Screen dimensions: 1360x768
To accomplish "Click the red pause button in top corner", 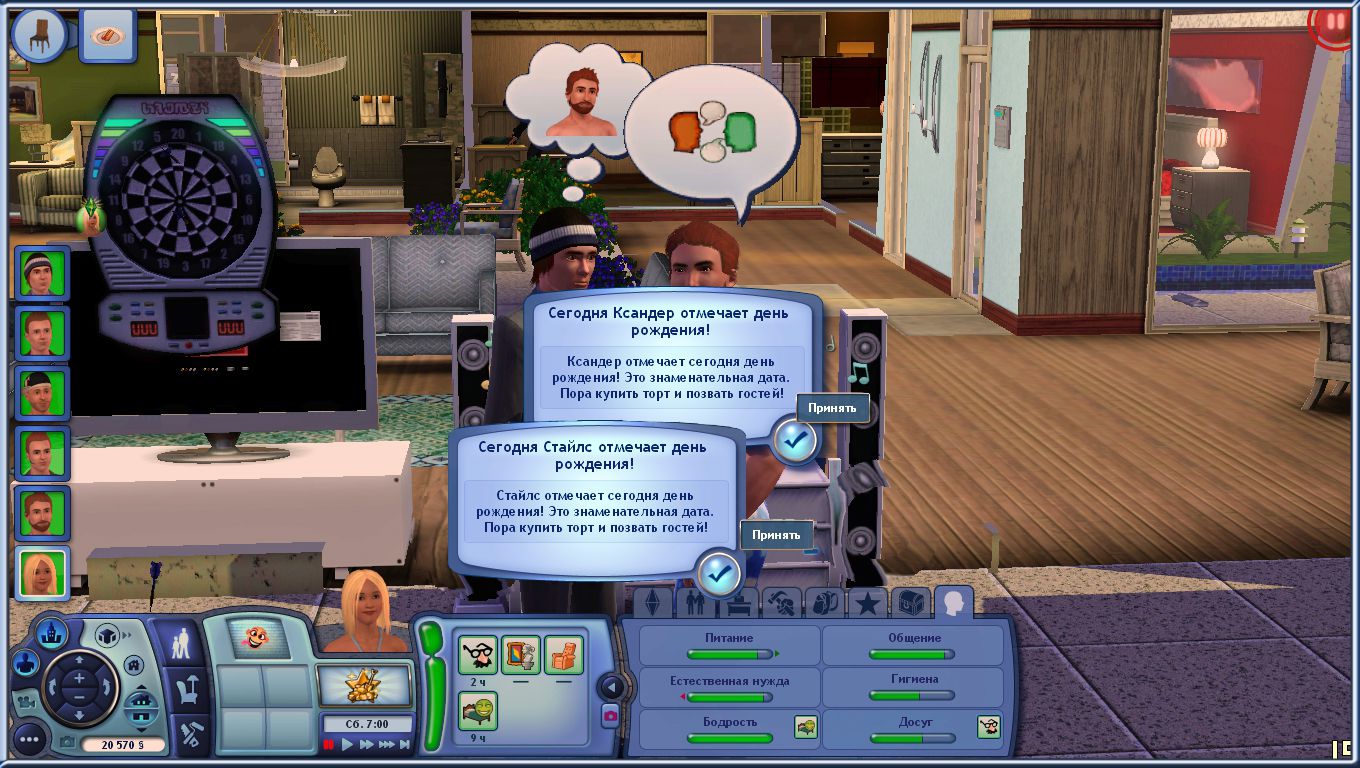I will coord(1335,24).
